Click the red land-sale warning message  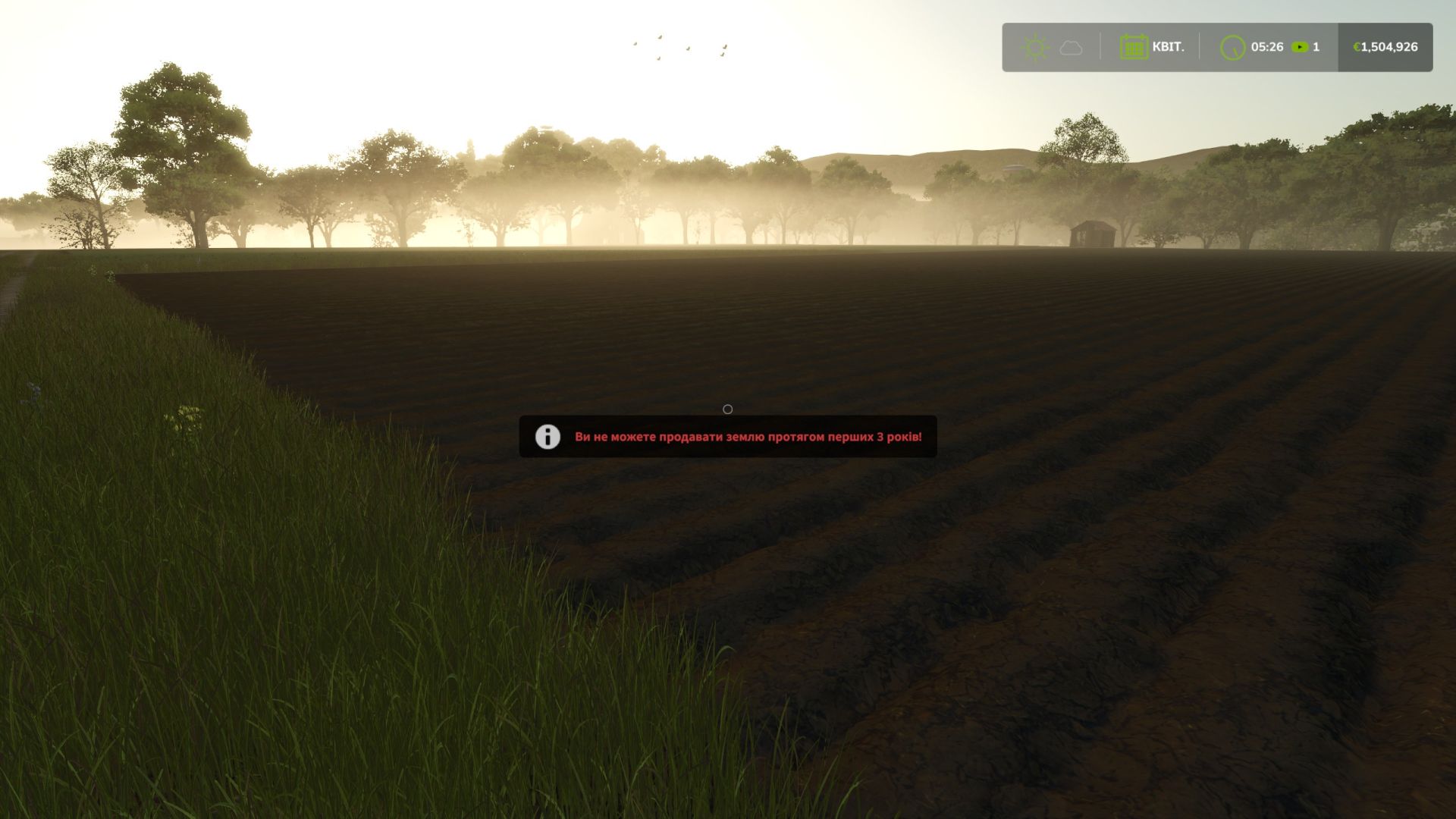pos(748,436)
